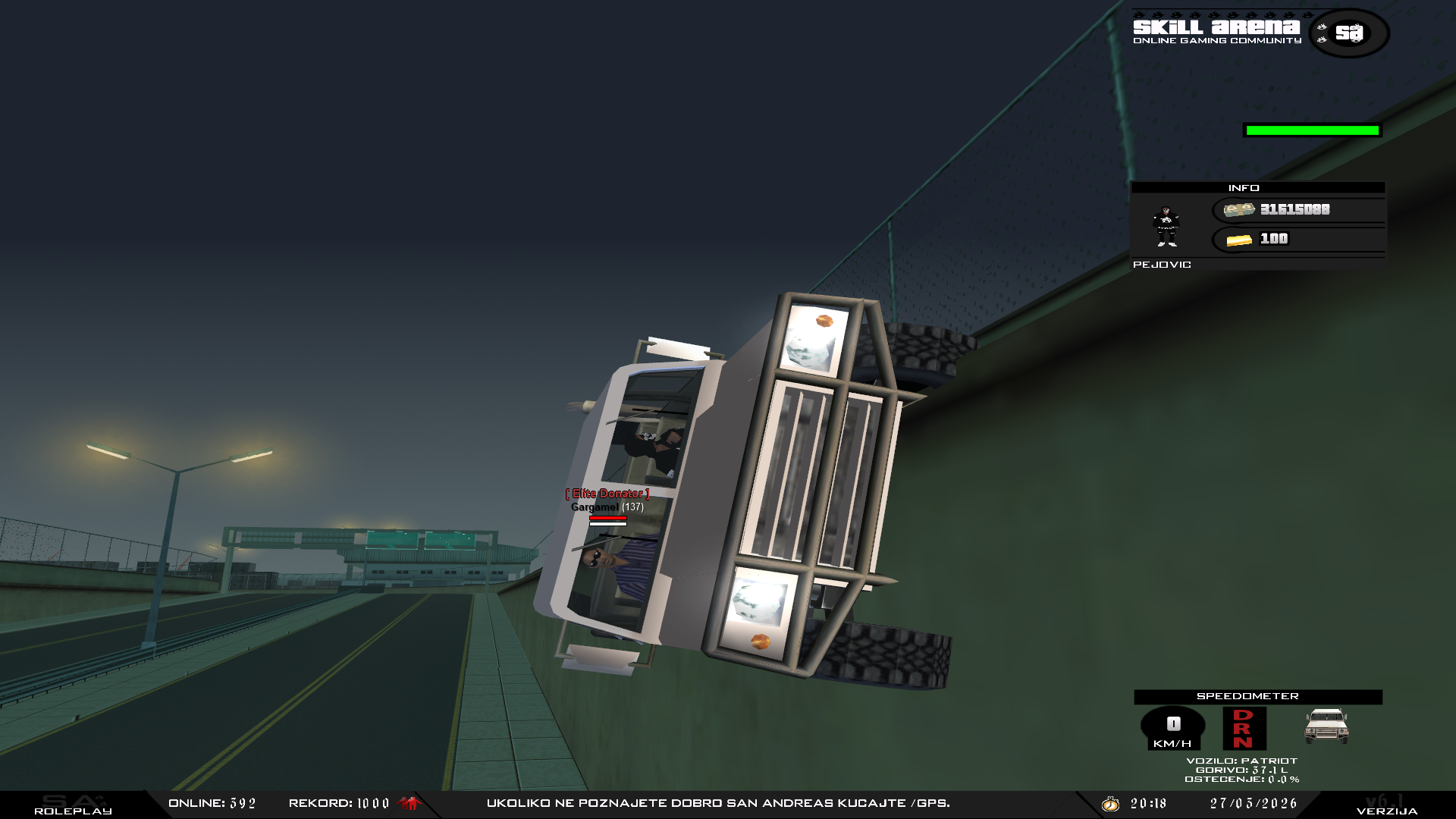Click the Skill Arena community logo
The image size is (1456, 819).
click(x=1260, y=31)
